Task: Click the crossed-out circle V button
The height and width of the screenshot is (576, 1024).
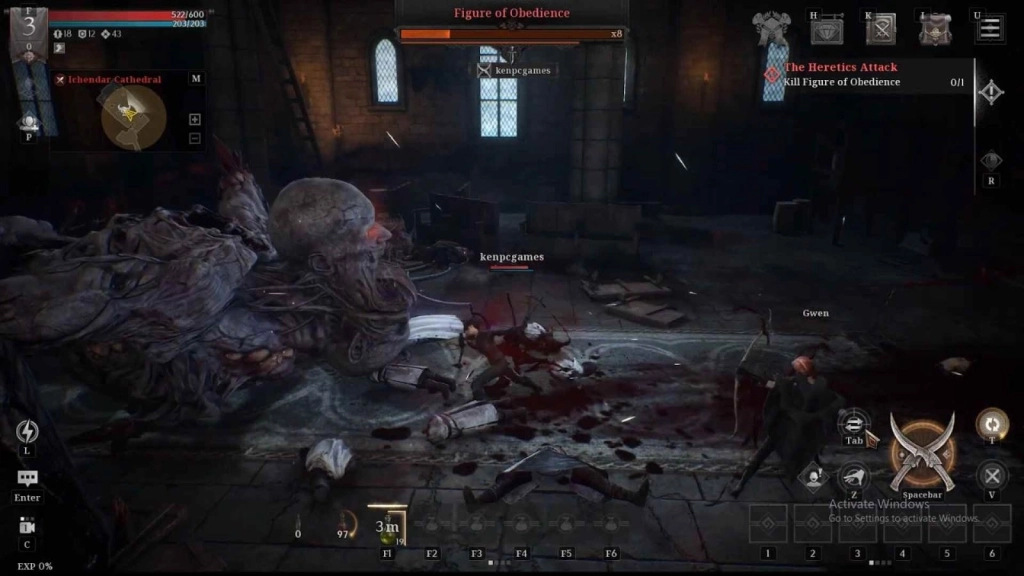Action: pos(991,476)
